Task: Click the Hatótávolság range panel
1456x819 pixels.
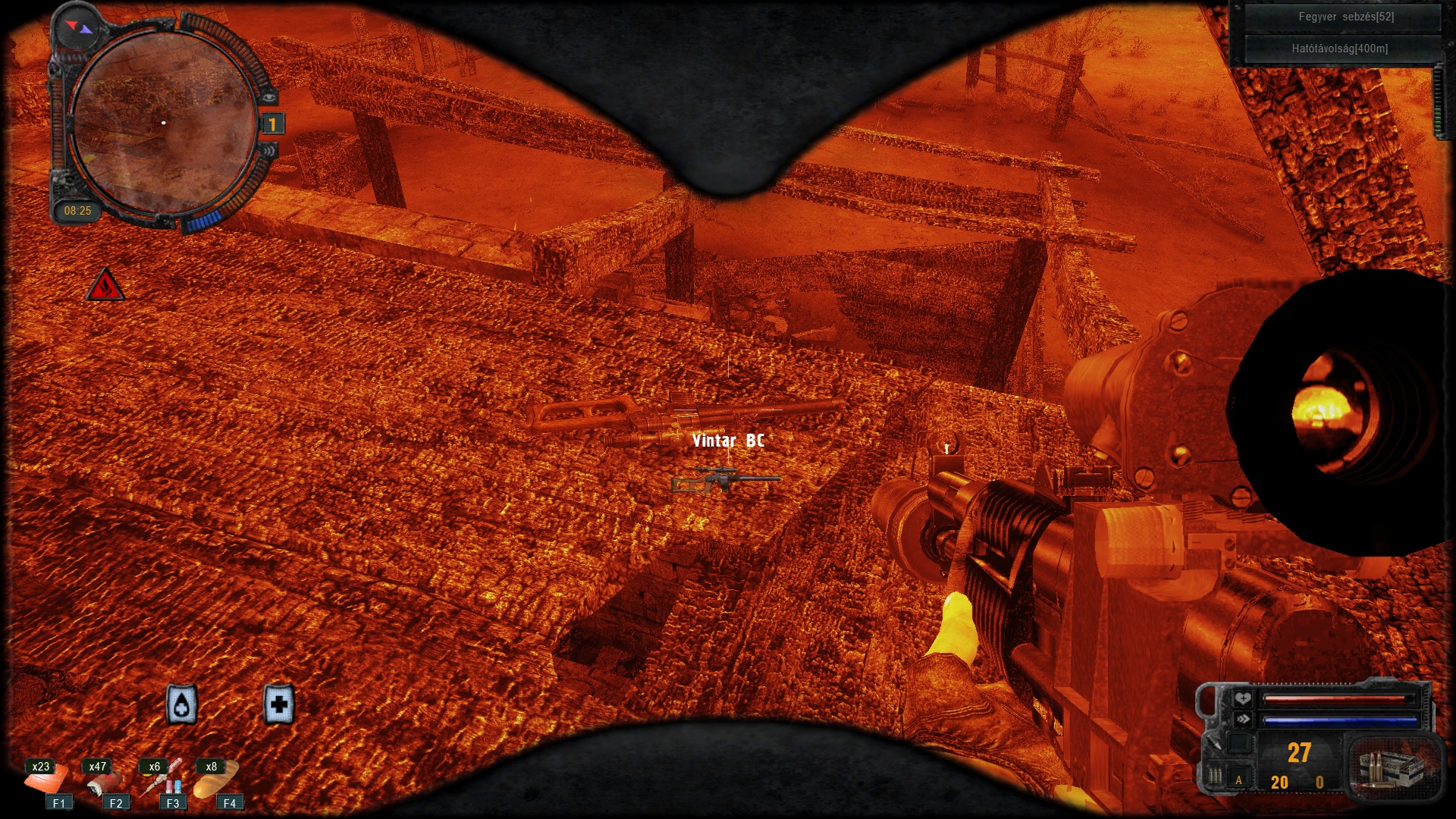Action: (1339, 49)
